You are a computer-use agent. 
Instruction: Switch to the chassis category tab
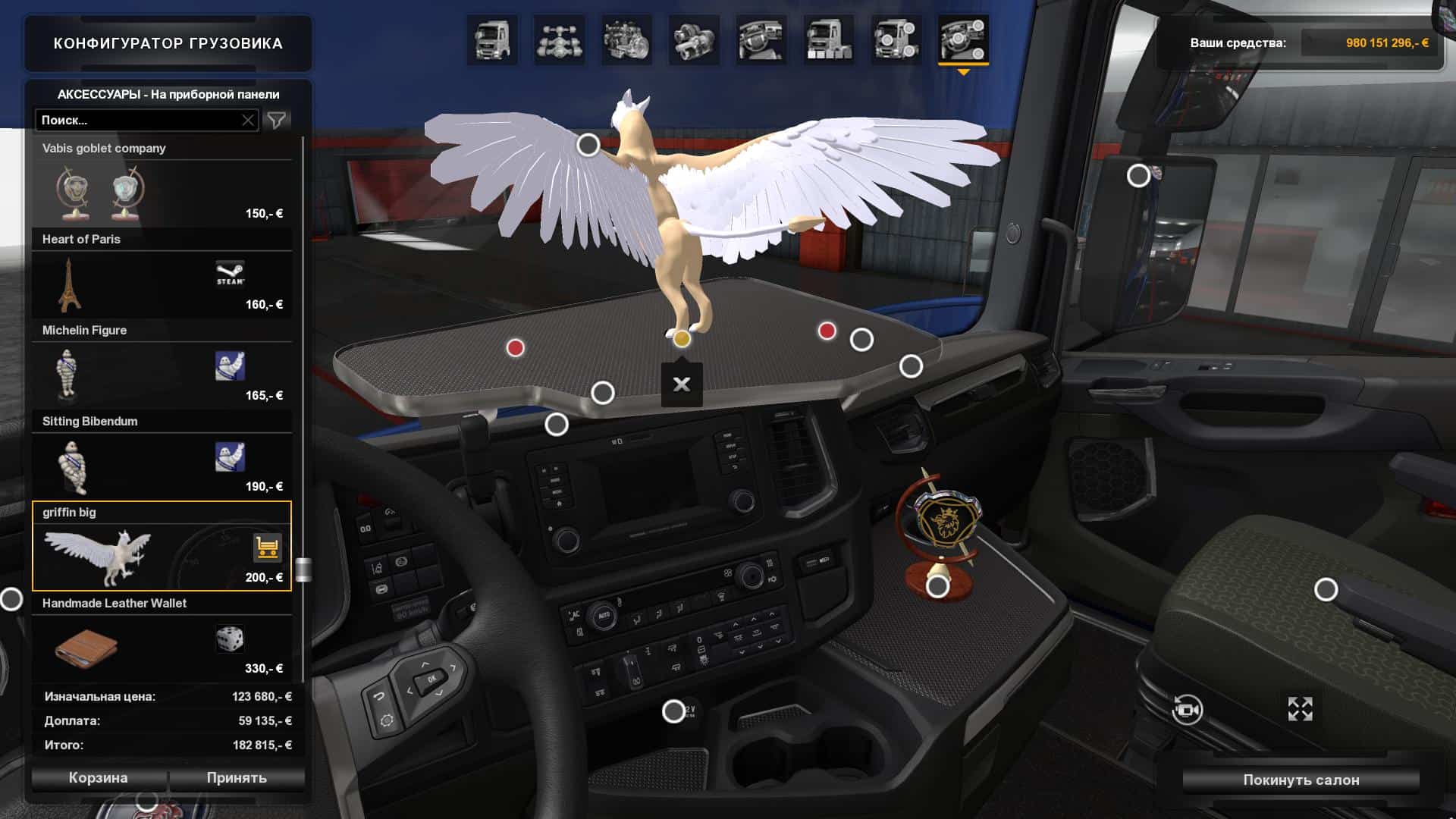click(x=559, y=39)
